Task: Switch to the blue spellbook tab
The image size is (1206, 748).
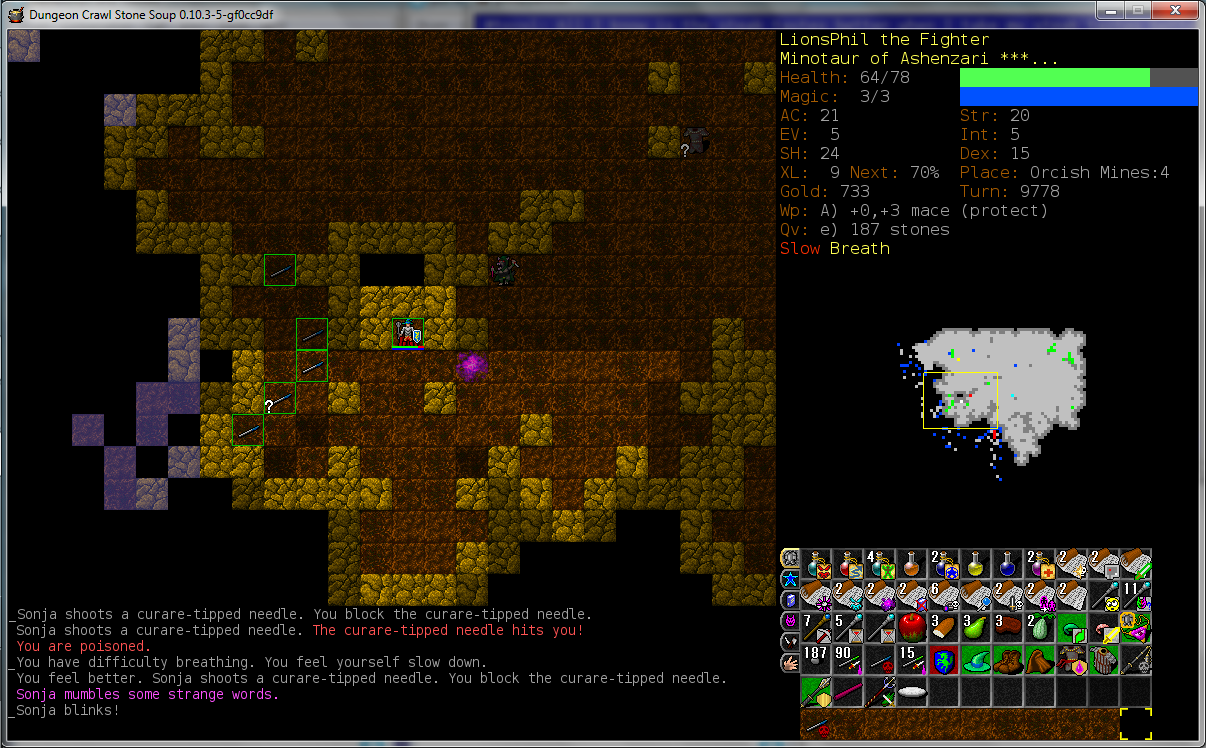Action: tap(790, 600)
